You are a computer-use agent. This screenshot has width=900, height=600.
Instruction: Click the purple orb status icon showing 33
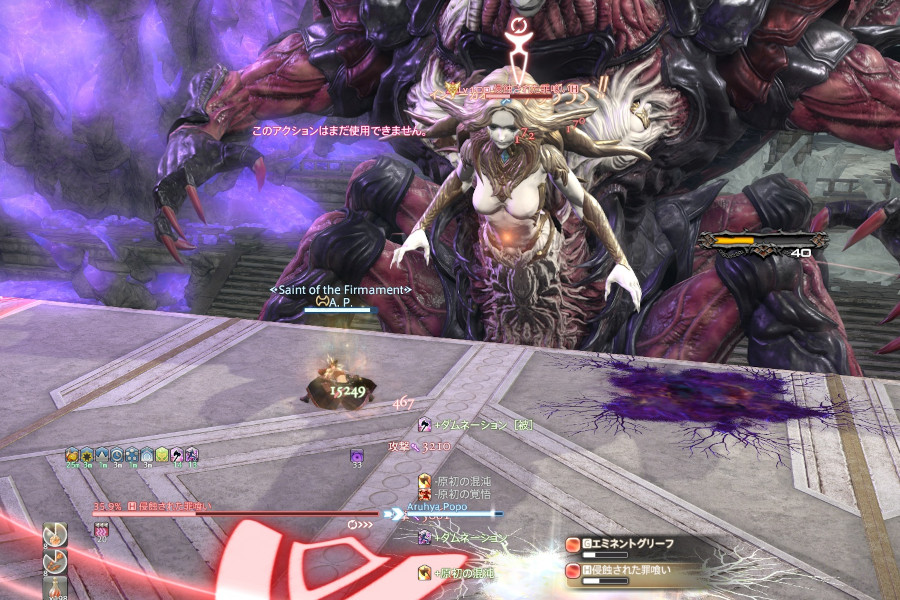point(357,456)
